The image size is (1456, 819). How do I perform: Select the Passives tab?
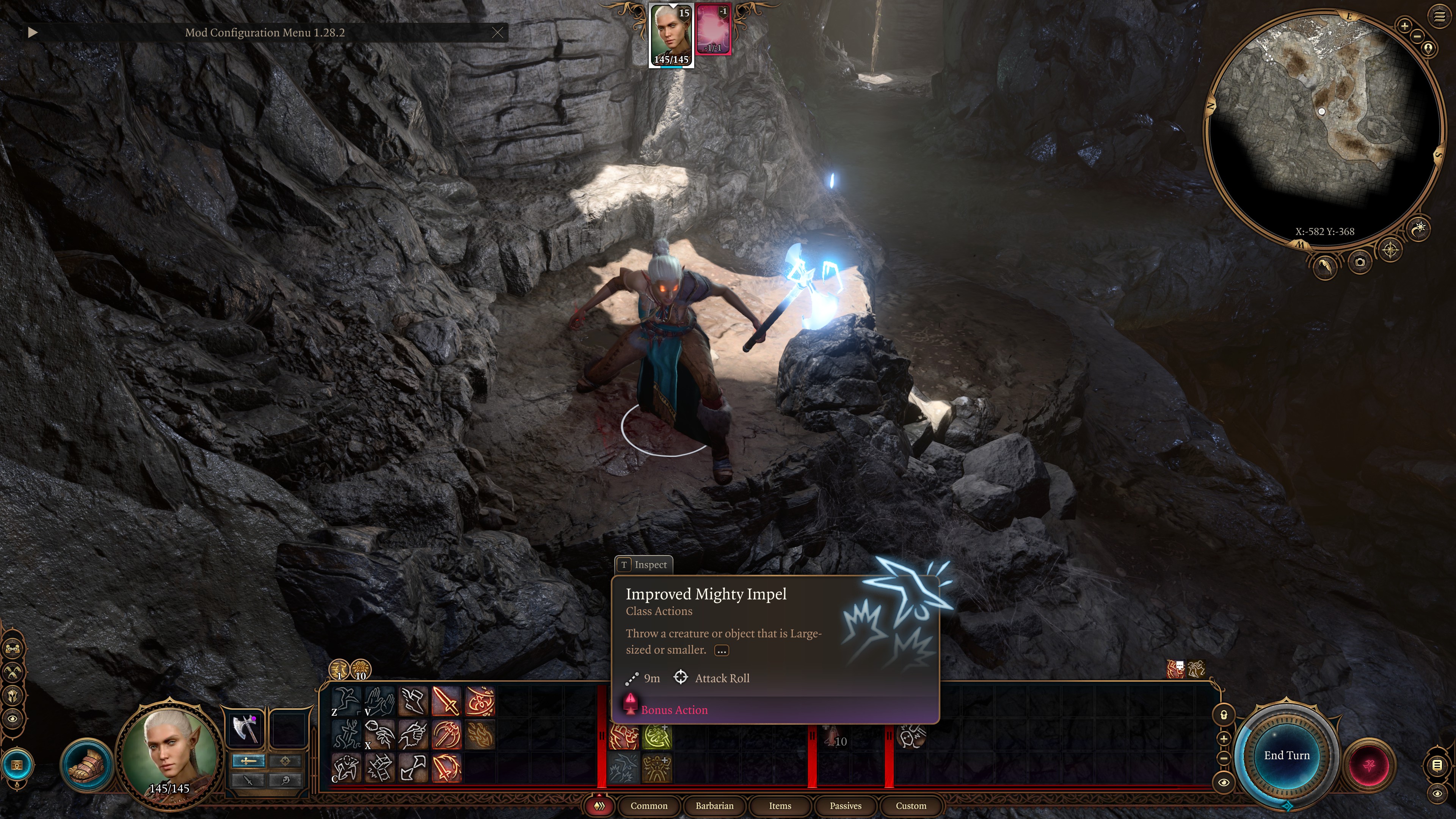845,805
